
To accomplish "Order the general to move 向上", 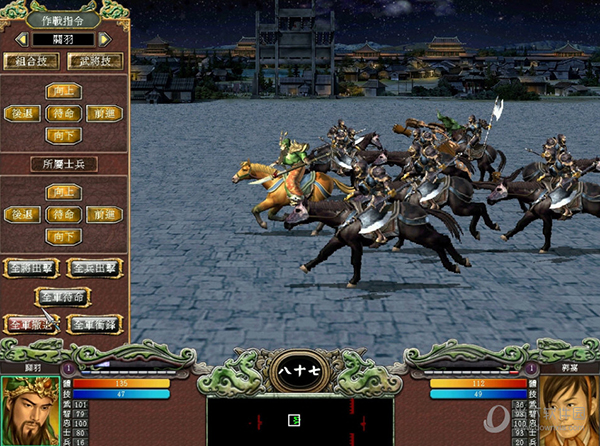I will (x=64, y=92).
